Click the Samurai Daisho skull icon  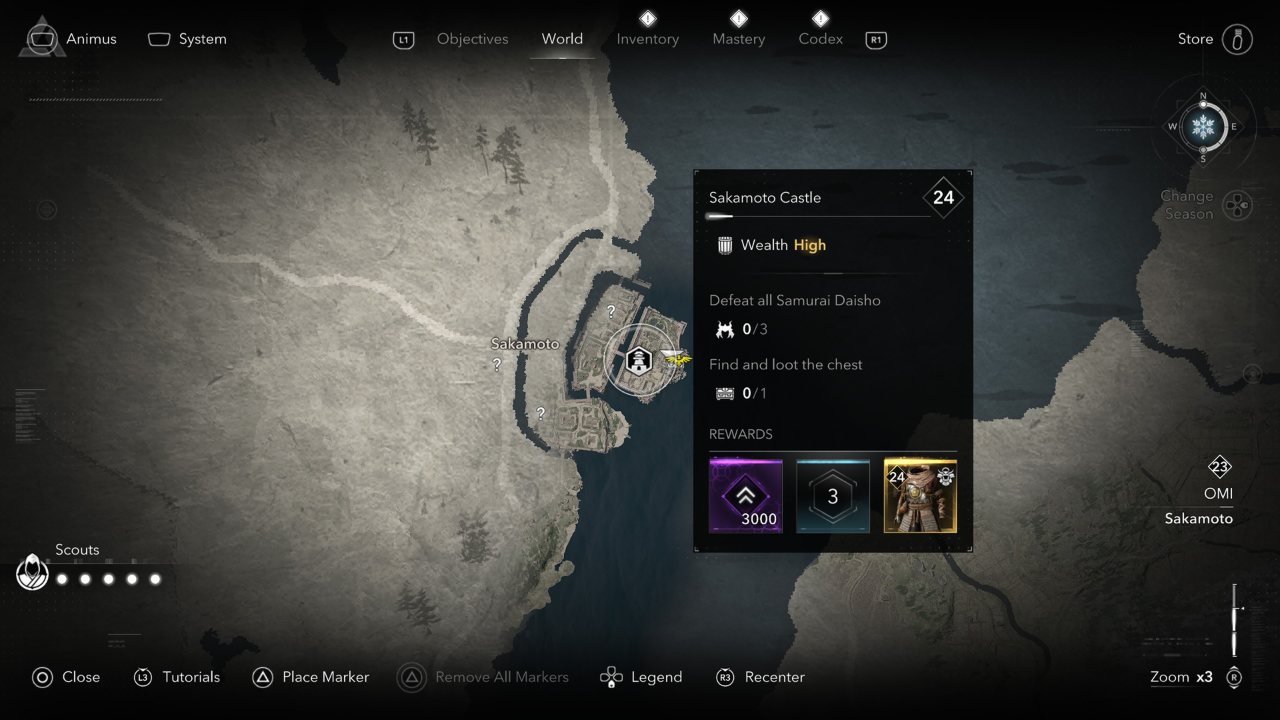point(726,328)
